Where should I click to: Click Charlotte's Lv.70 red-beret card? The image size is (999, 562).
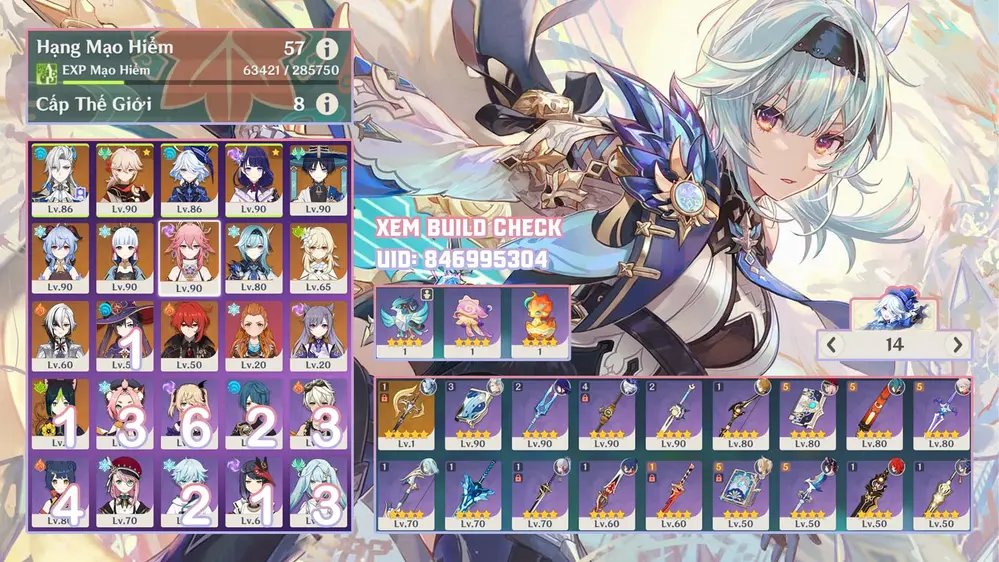click(122, 490)
